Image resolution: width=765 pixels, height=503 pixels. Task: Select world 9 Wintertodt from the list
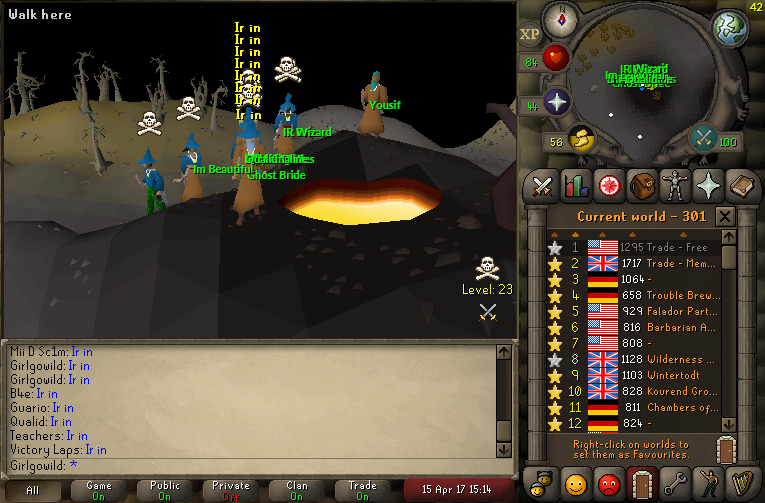pos(640,375)
